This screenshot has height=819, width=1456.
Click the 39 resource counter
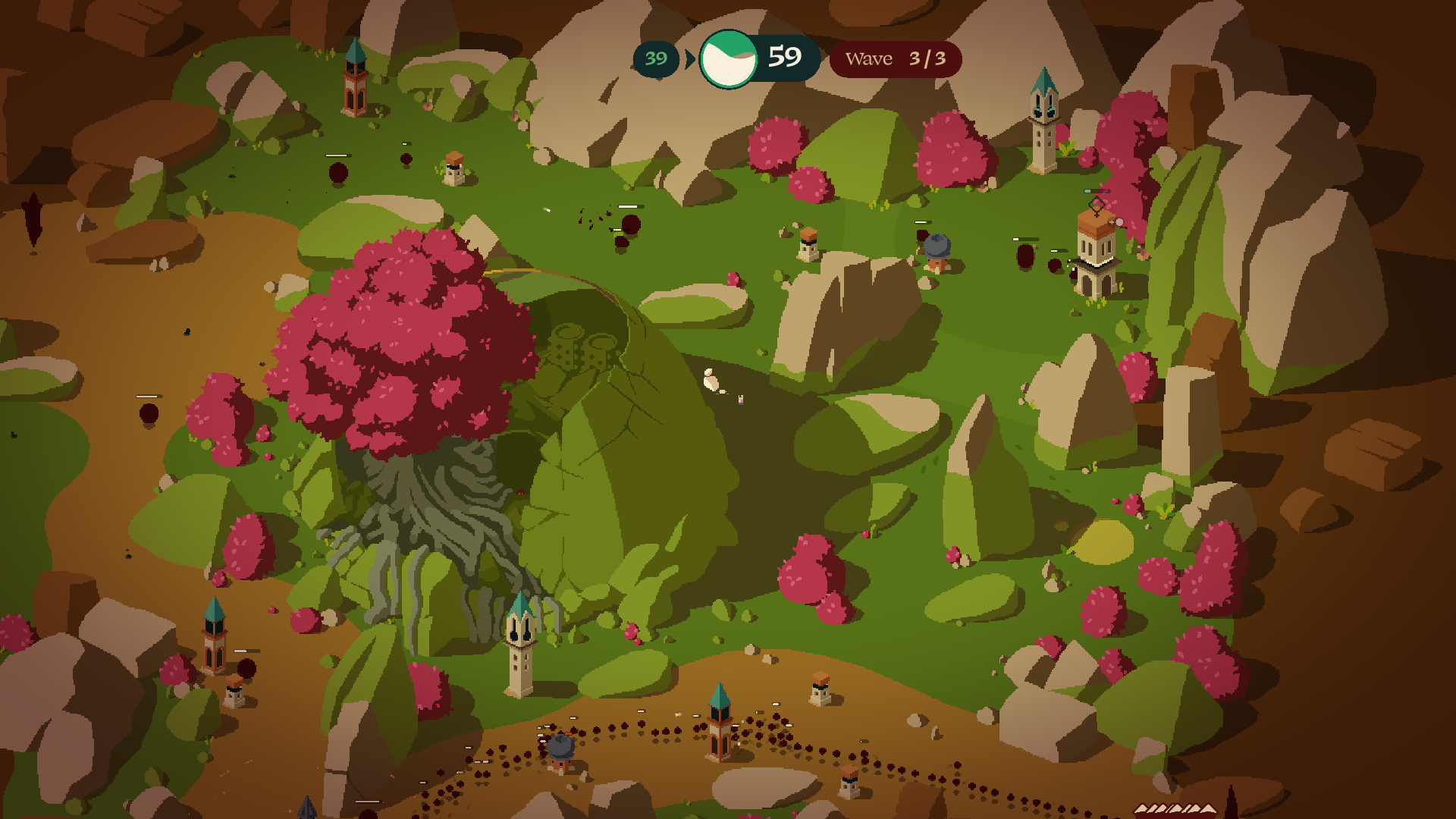click(655, 58)
